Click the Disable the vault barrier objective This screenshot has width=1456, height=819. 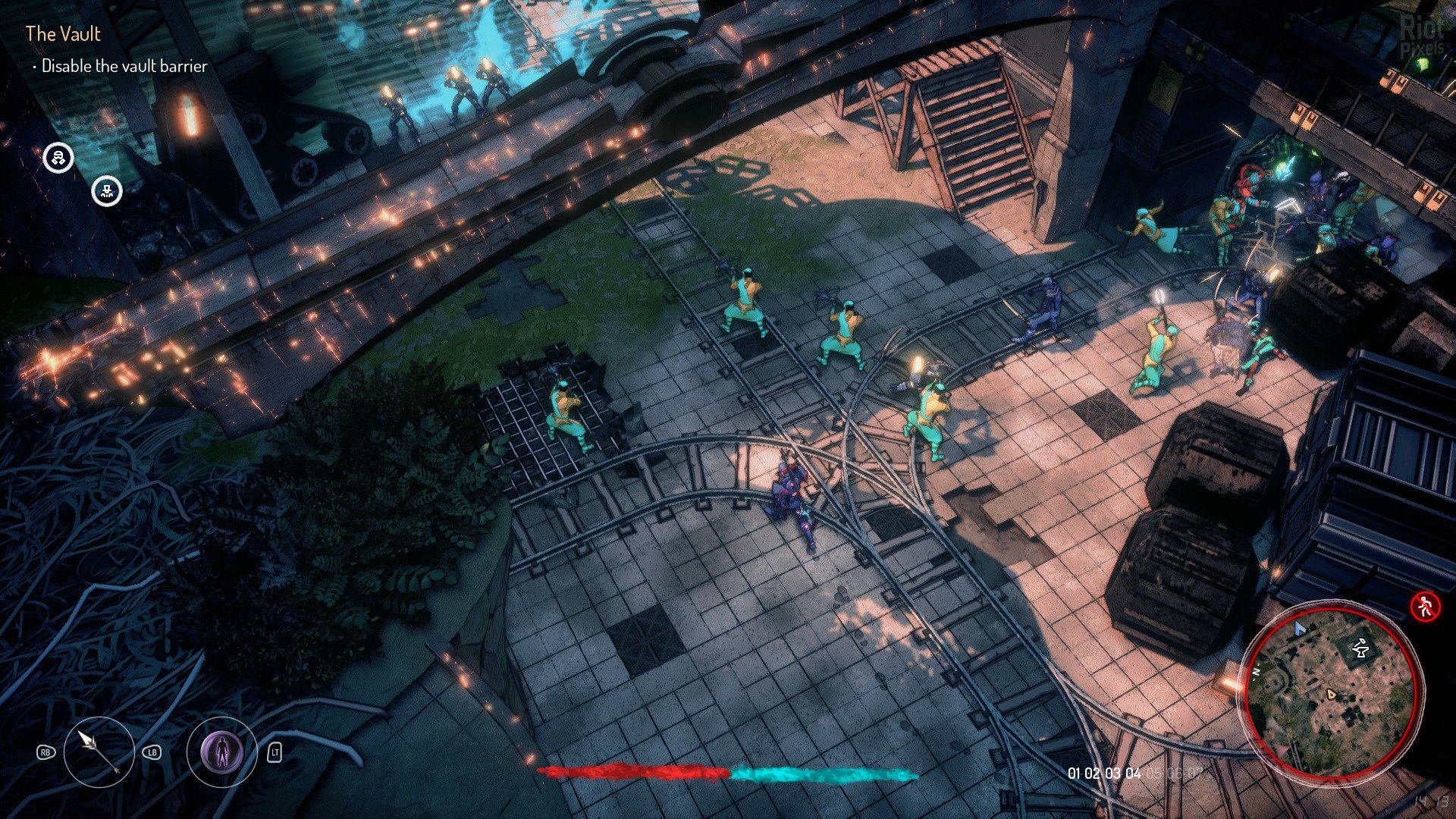pyautogui.click(x=124, y=67)
